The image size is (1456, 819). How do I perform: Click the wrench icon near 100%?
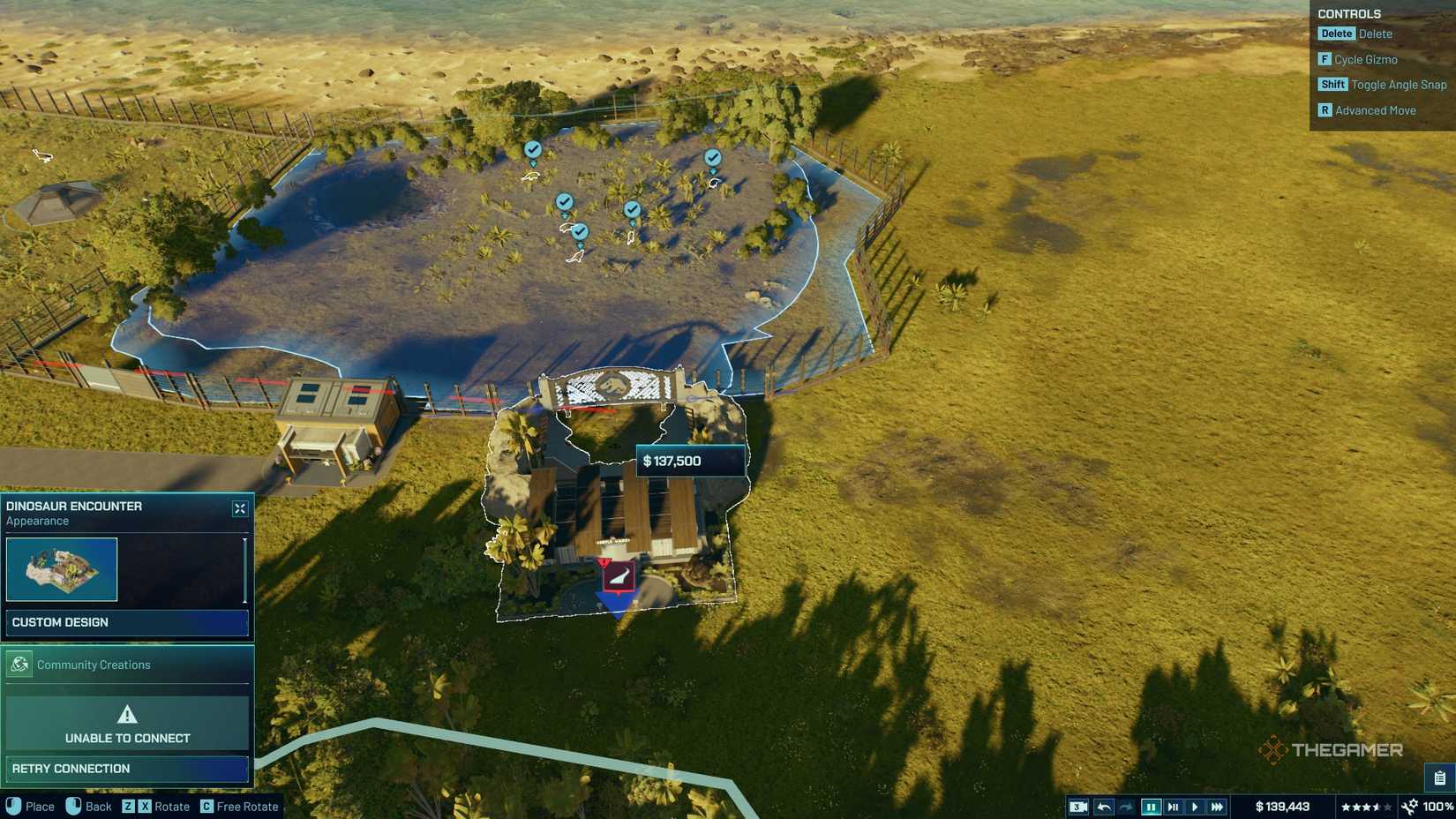tap(1409, 806)
